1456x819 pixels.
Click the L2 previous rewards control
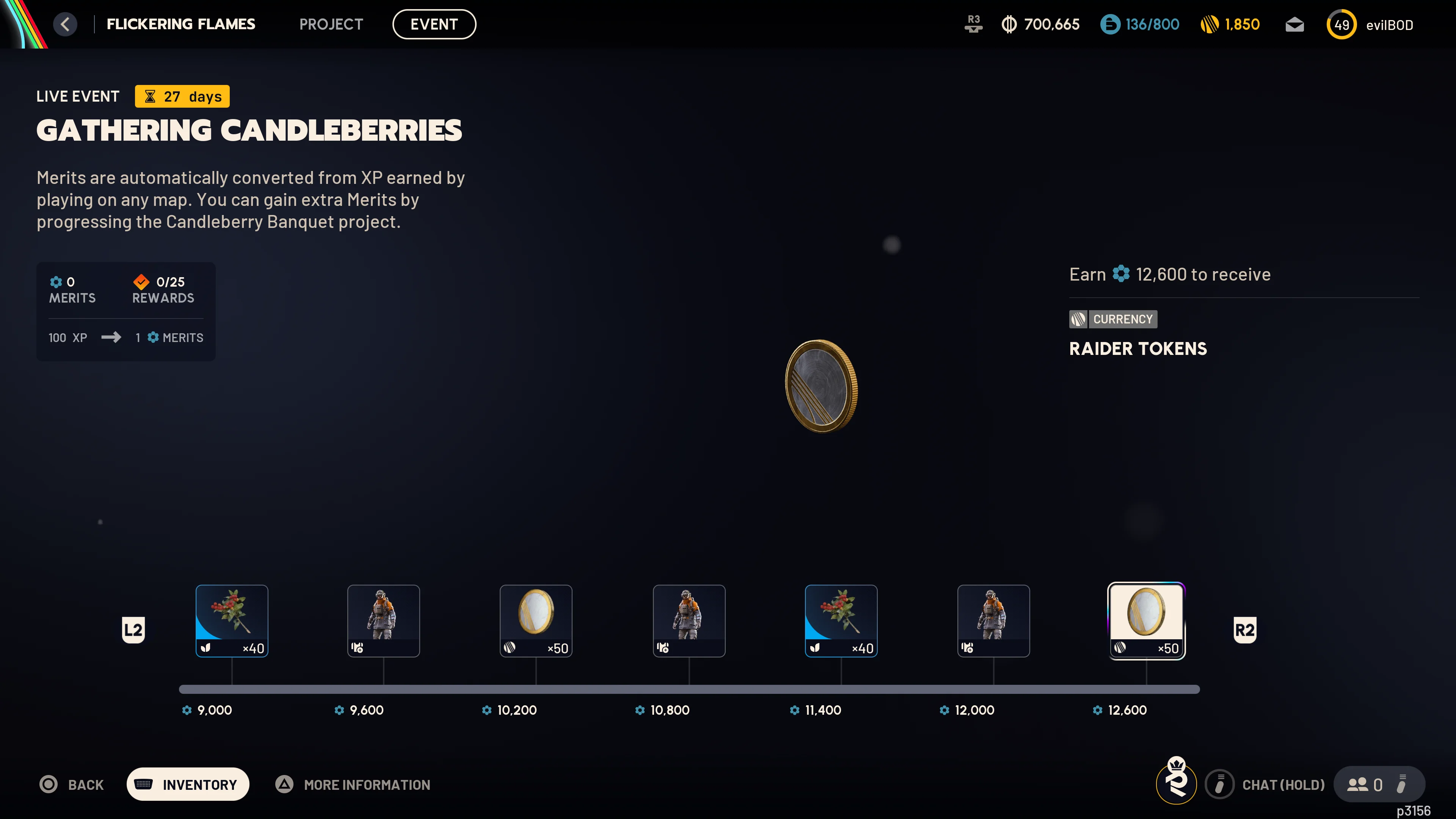[133, 629]
